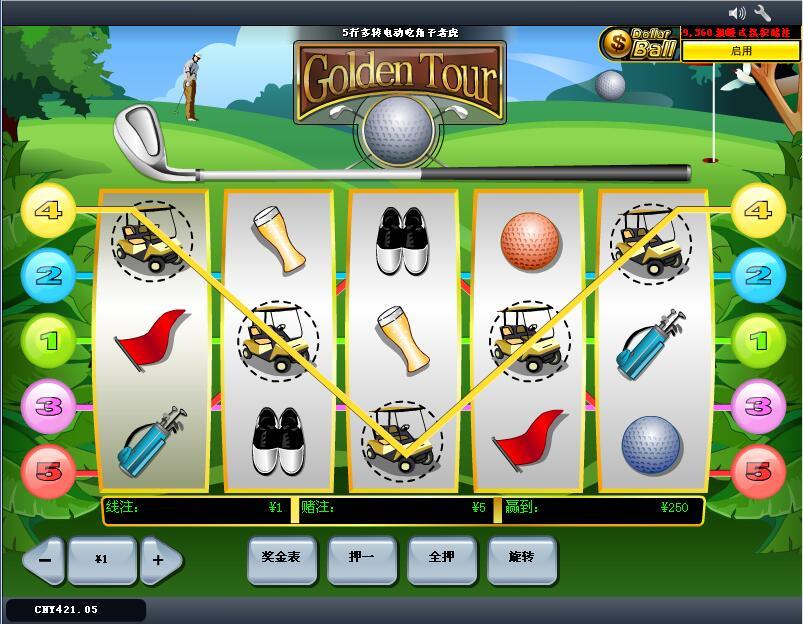The height and width of the screenshot is (624, 803).
Task: Spin the reels with the 旋转 button
Action: (521, 558)
